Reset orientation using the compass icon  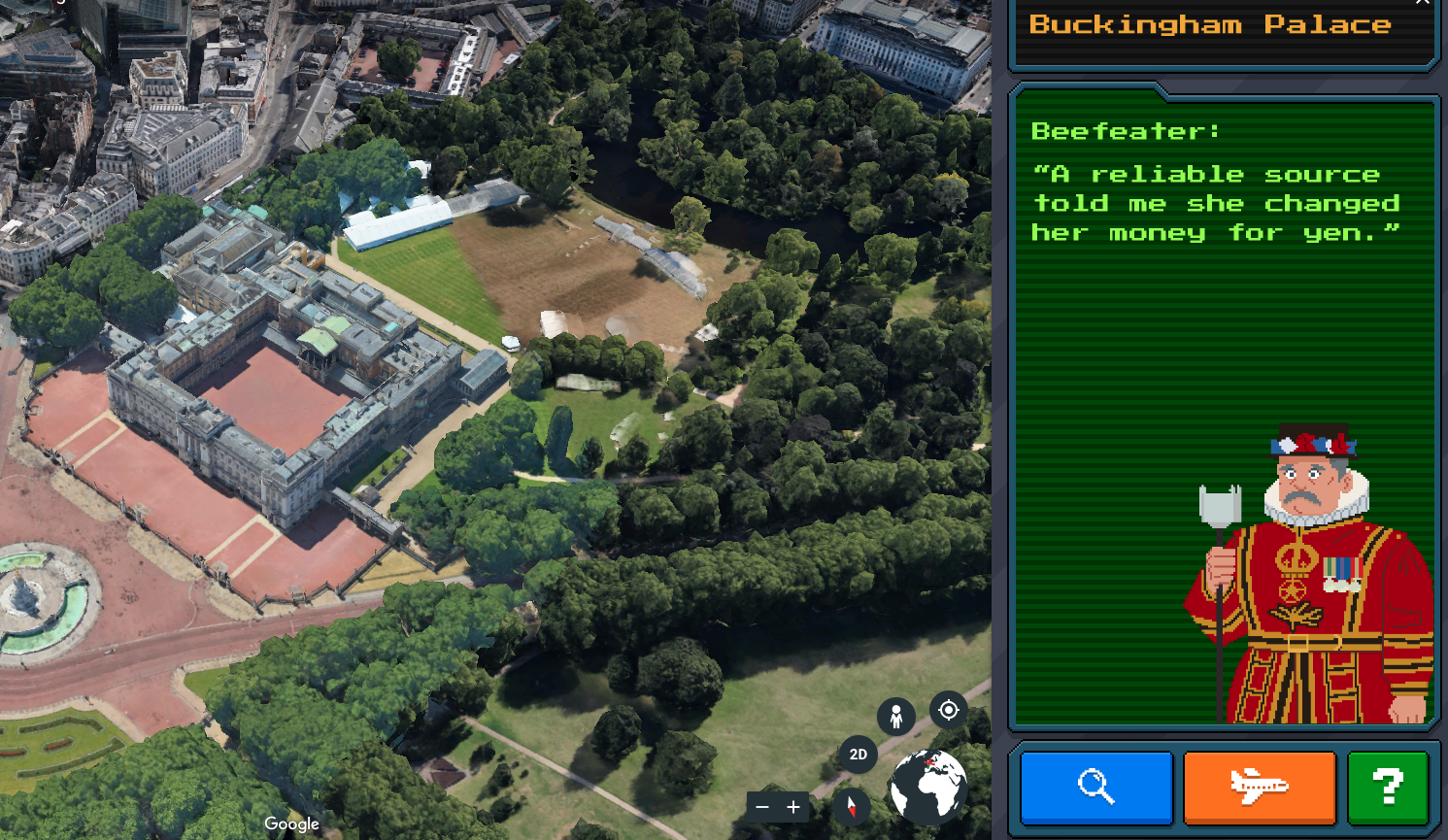coord(852,806)
